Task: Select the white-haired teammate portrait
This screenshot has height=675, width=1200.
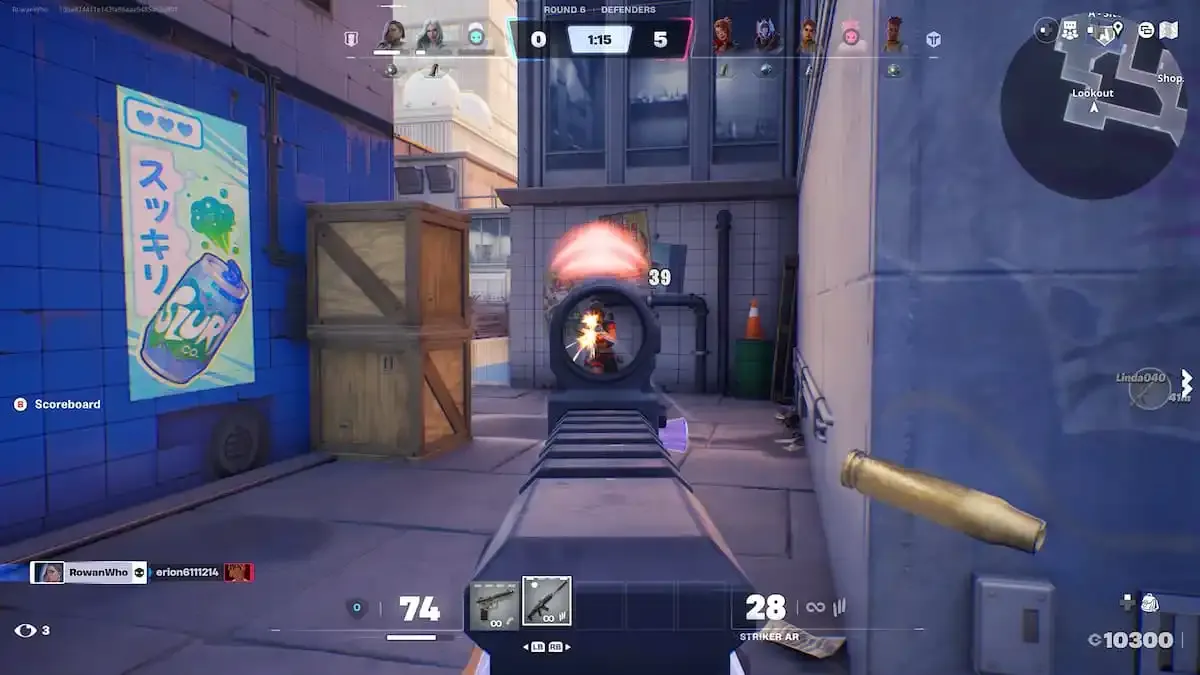Action: point(432,36)
